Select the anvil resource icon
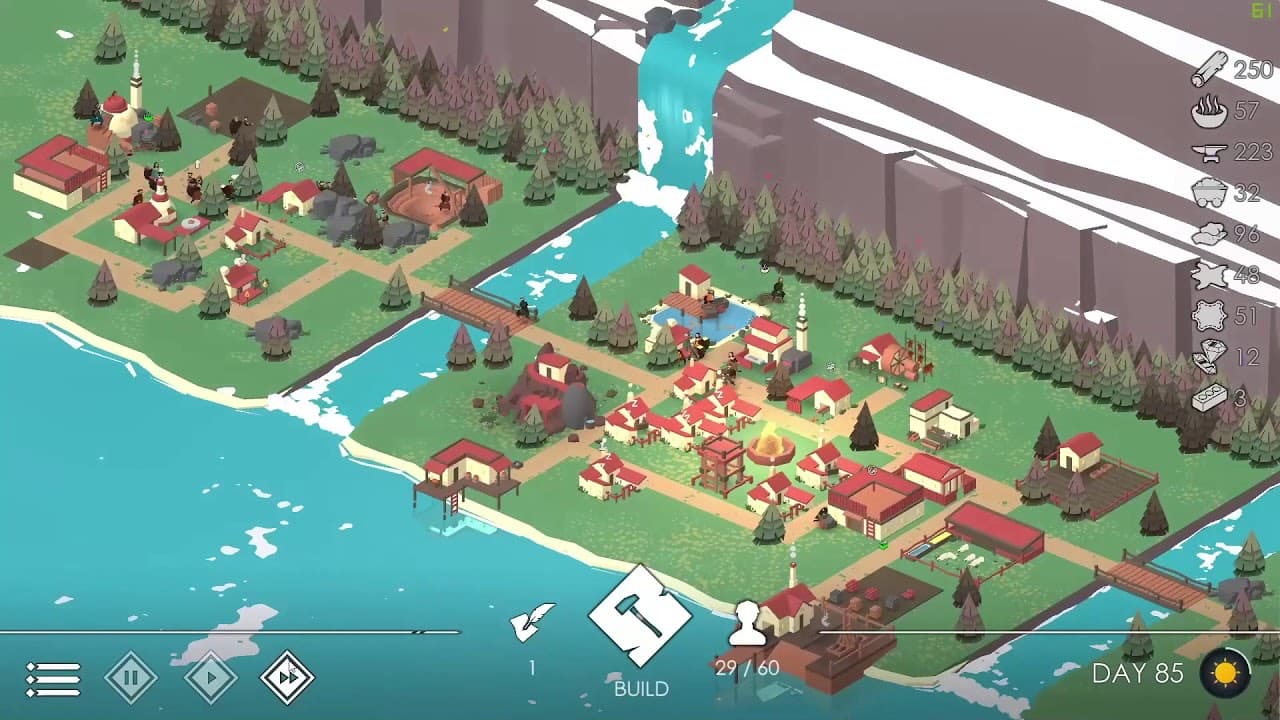This screenshot has height=720, width=1280. coord(1210,152)
